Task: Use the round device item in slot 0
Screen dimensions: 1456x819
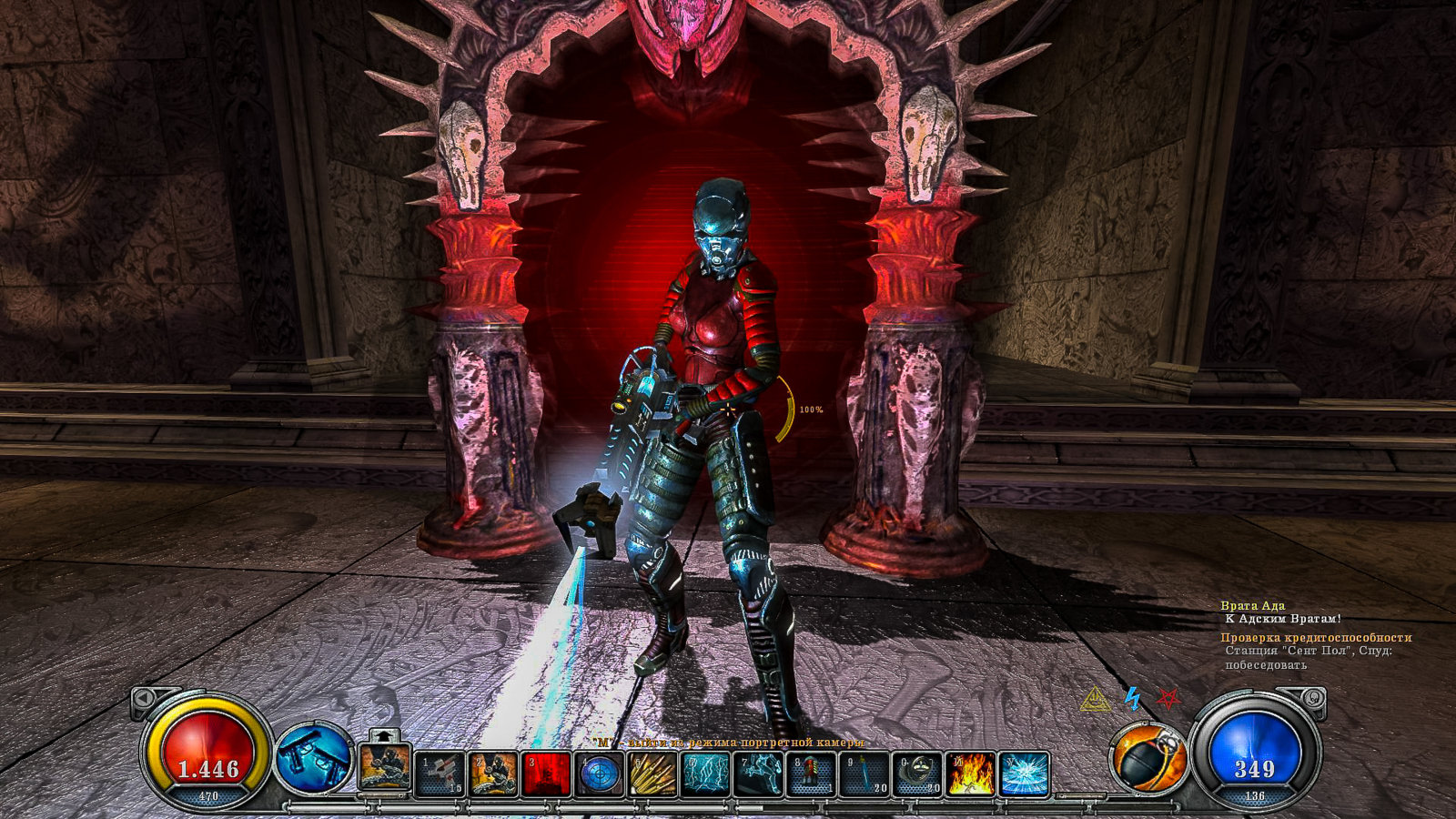Action: pyautogui.click(x=916, y=773)
